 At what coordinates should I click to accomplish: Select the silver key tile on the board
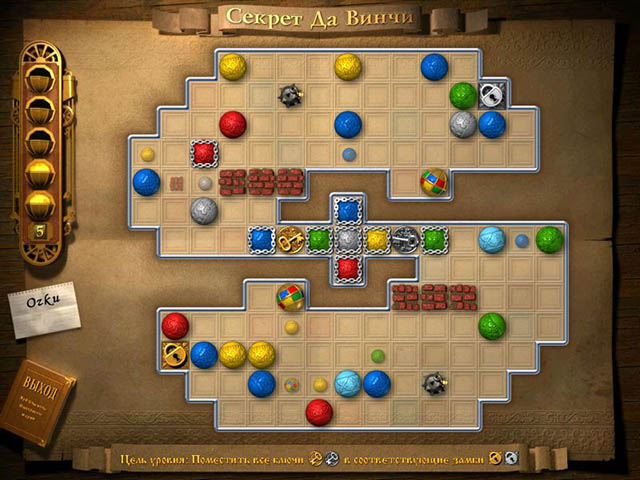click(404, 240)
